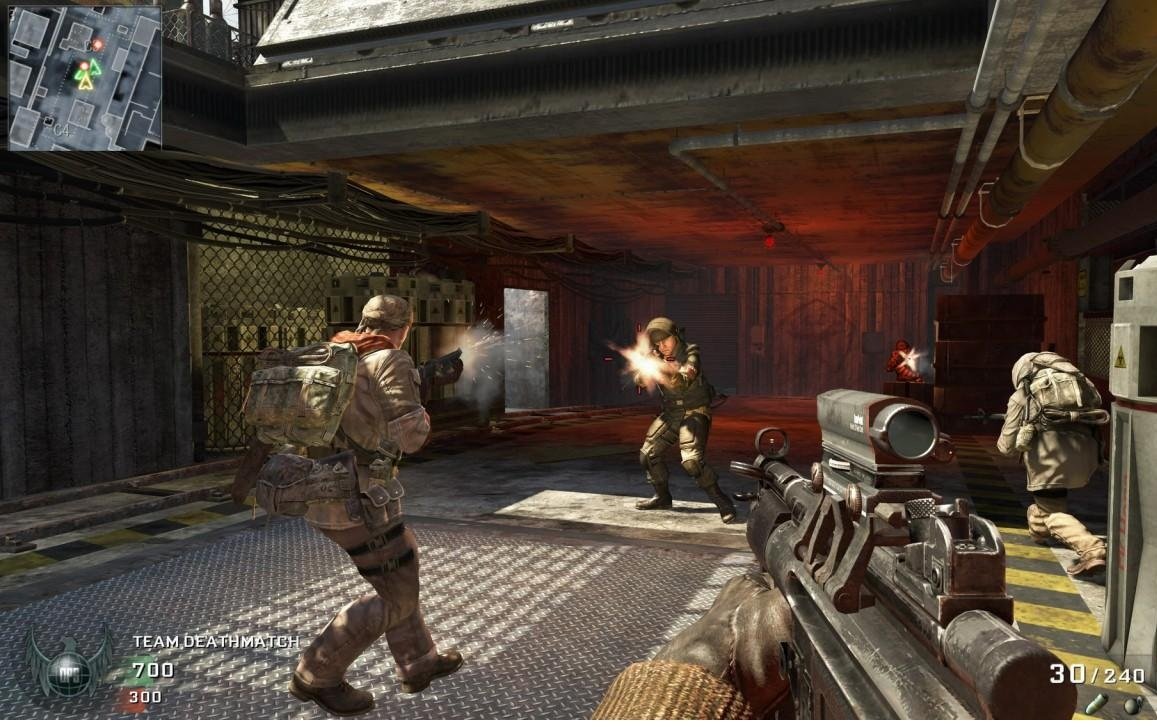The height and width of the screenshot is (727, 1157).
Task: Select the round frag grenade icon
Action: (1132, 705)
